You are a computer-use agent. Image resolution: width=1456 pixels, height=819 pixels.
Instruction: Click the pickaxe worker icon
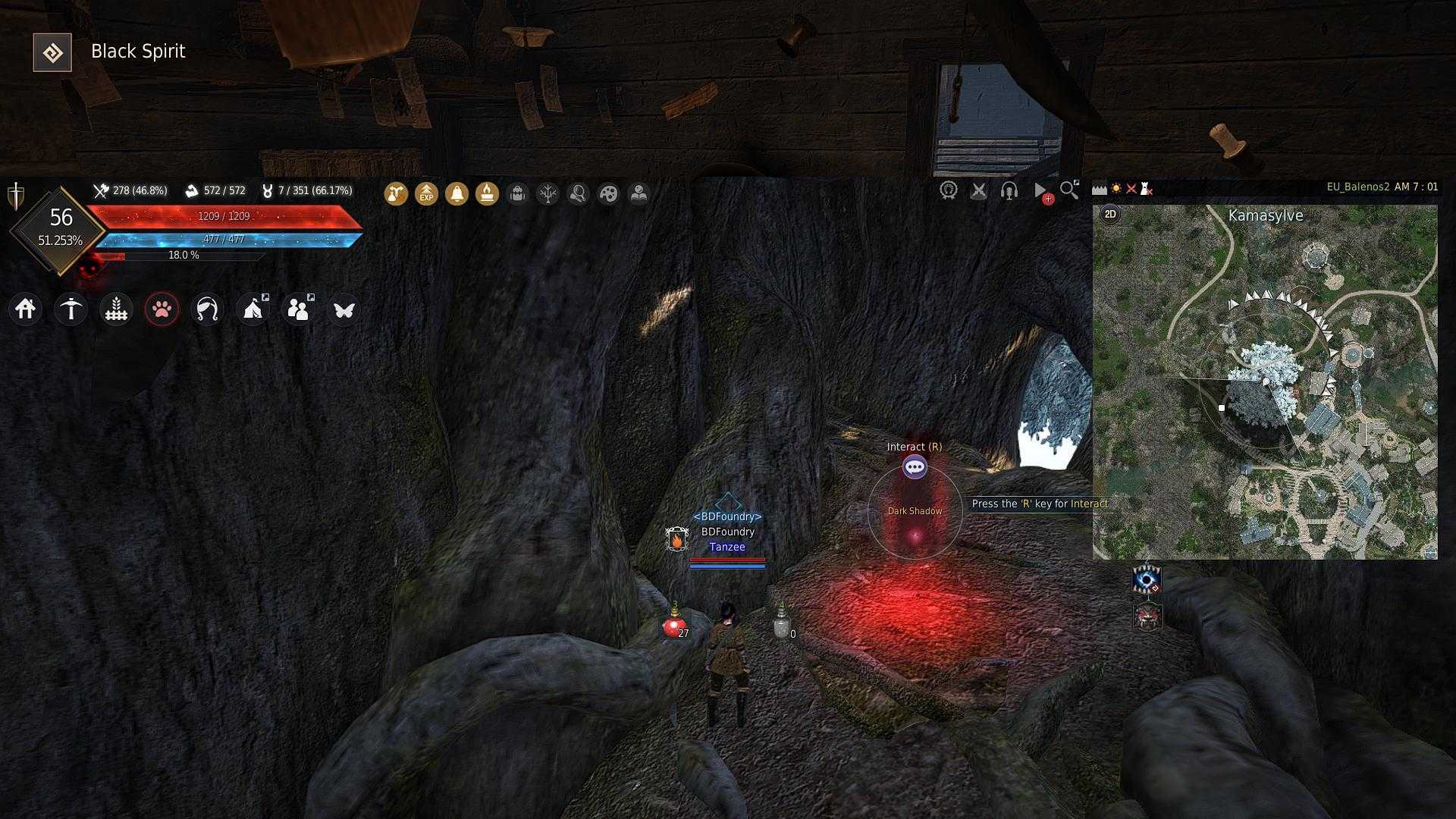[71, 309]
